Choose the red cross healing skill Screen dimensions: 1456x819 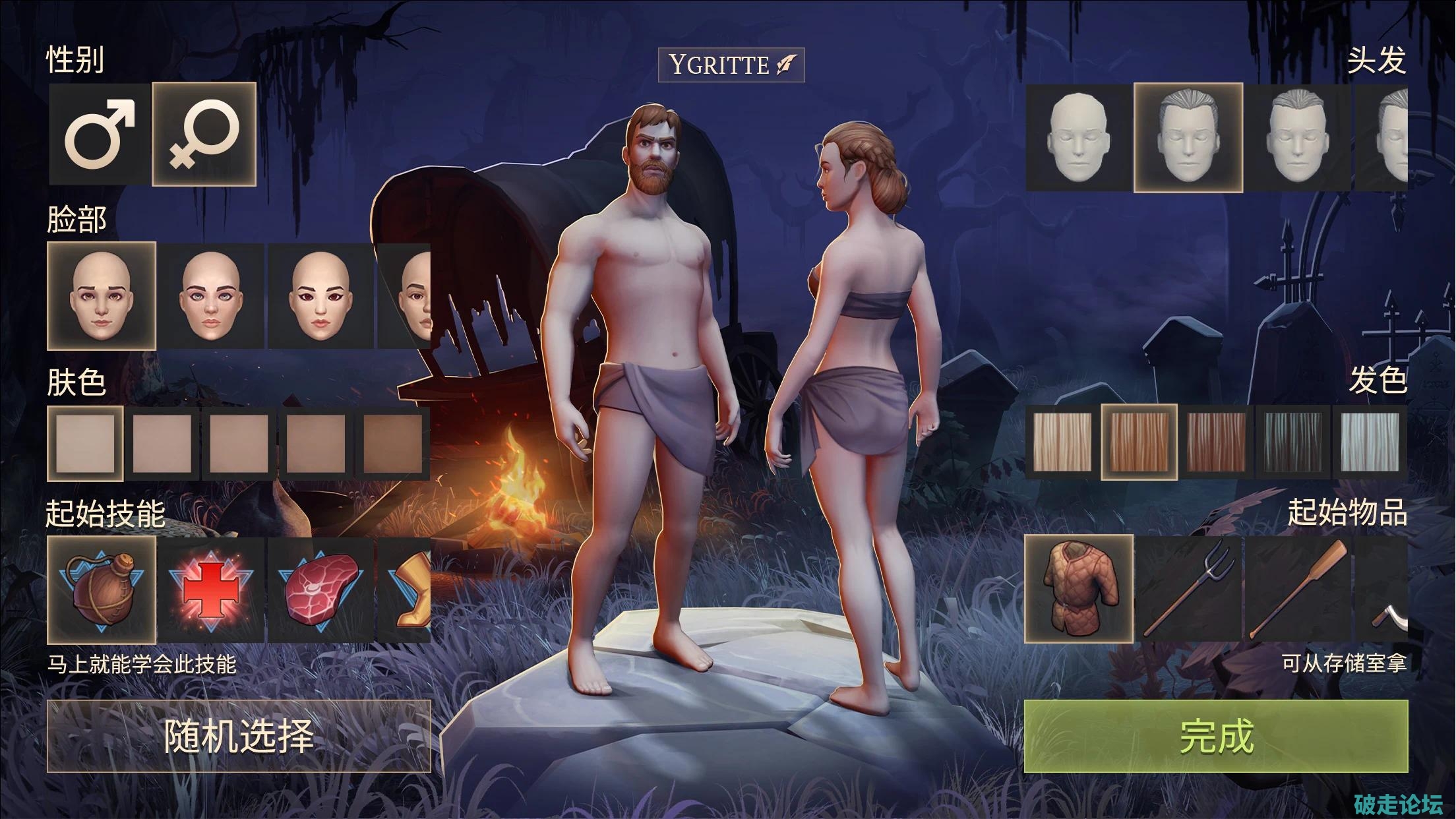pos(210,590)
